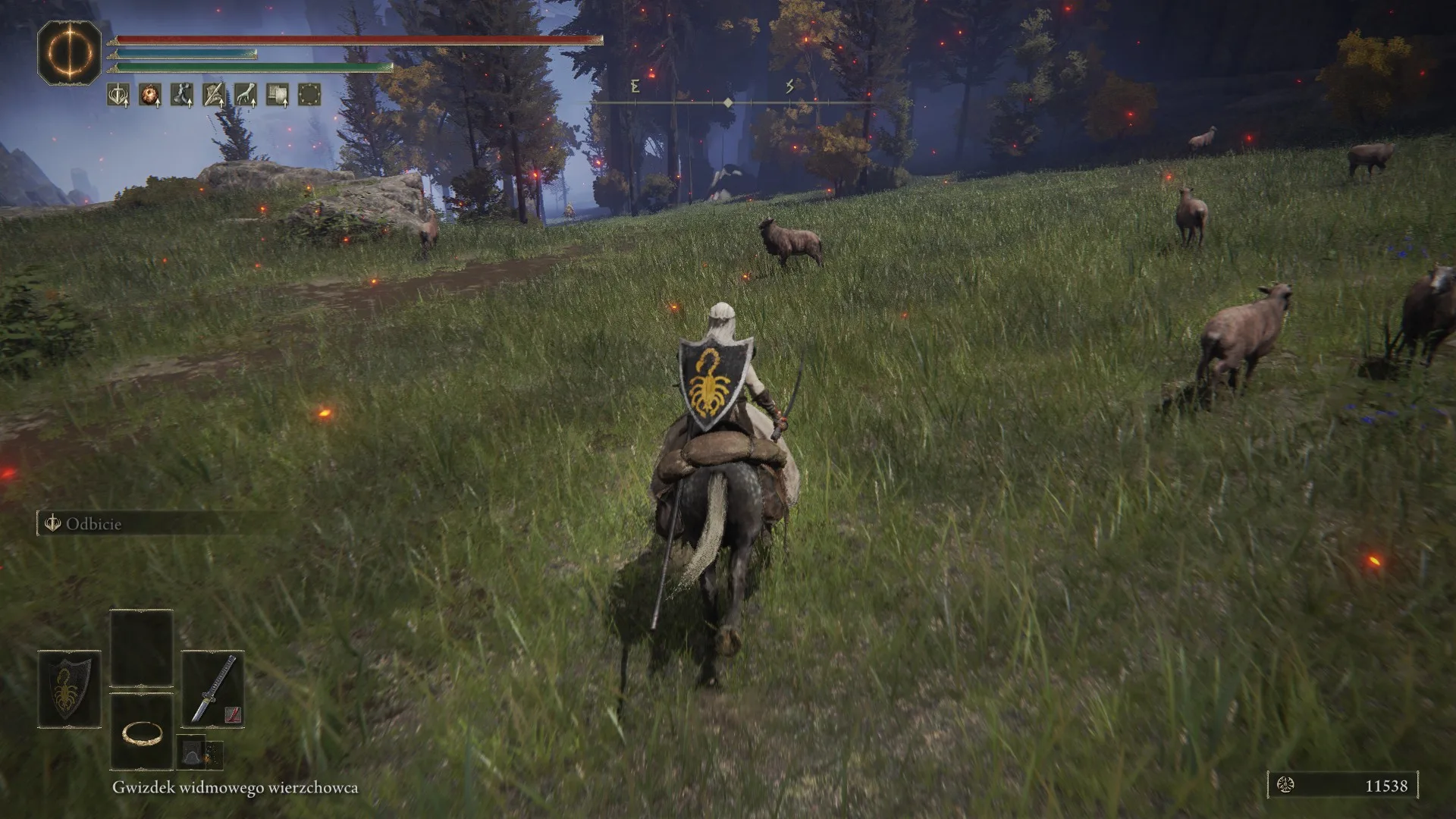
Task: Click the armor and sword buff icon
Action: 213,95
